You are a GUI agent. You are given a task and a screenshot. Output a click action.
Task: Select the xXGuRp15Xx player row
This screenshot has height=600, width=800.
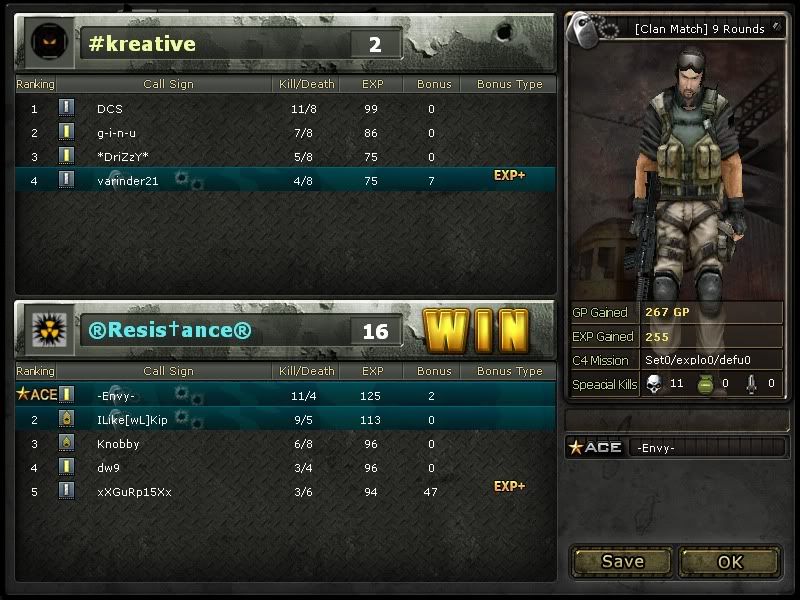tap(134, 492)
